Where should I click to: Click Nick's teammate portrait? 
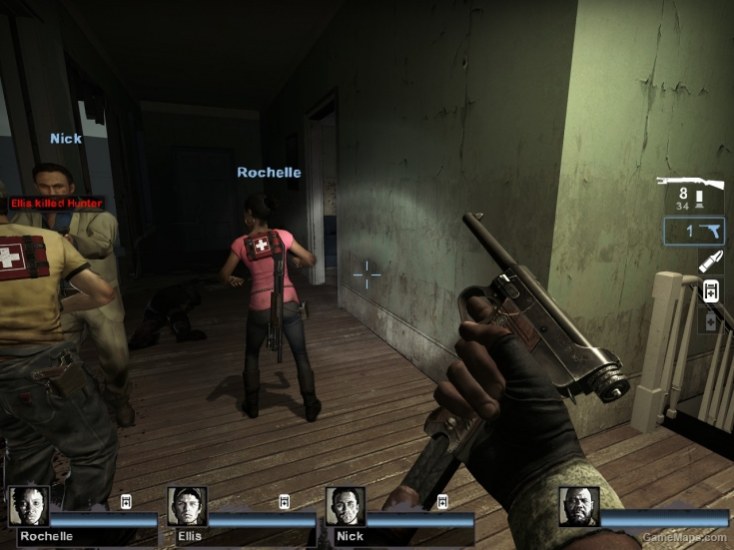[x=345, y=507]
